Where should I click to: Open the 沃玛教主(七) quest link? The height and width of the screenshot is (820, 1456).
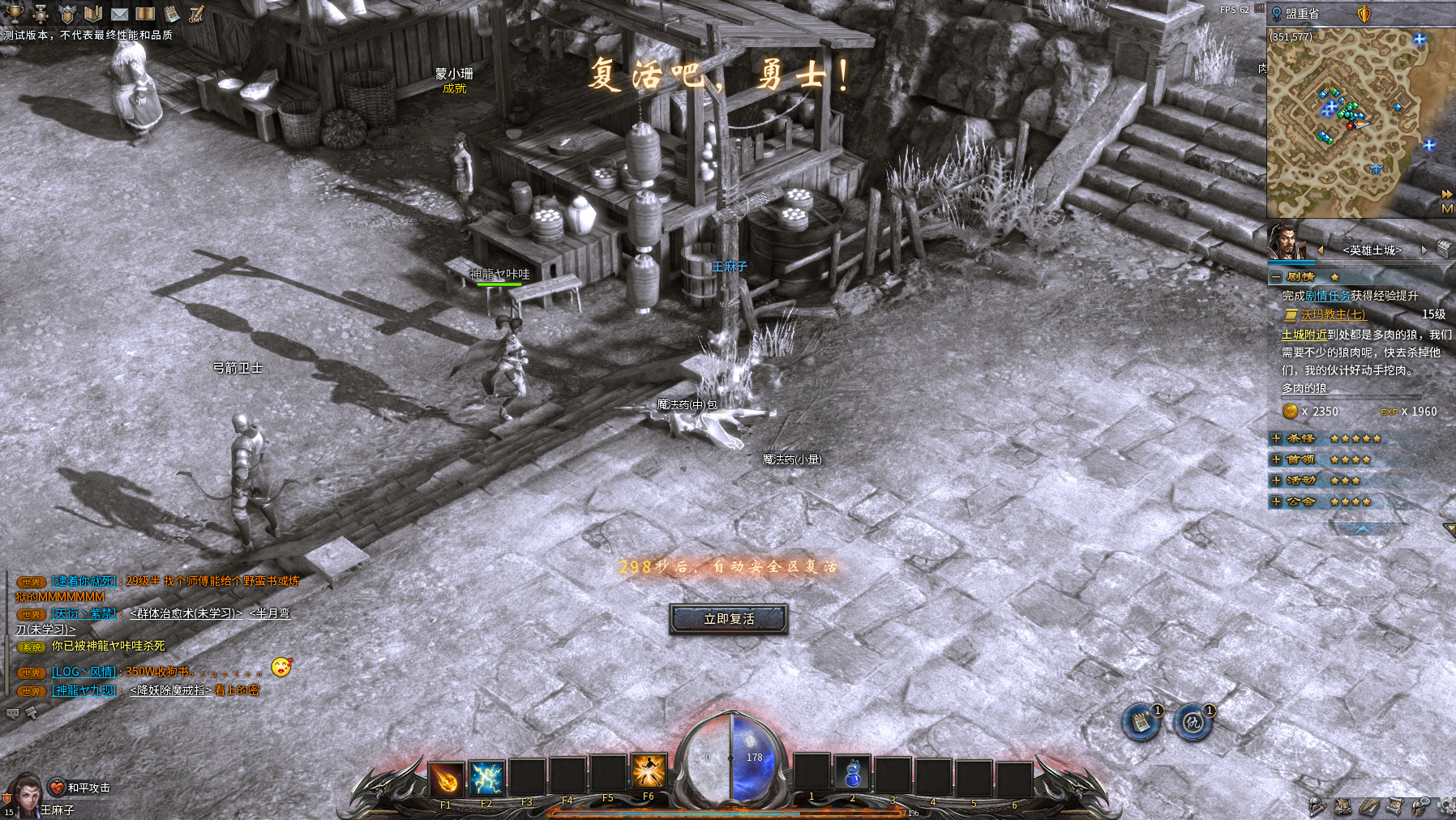1333,314
